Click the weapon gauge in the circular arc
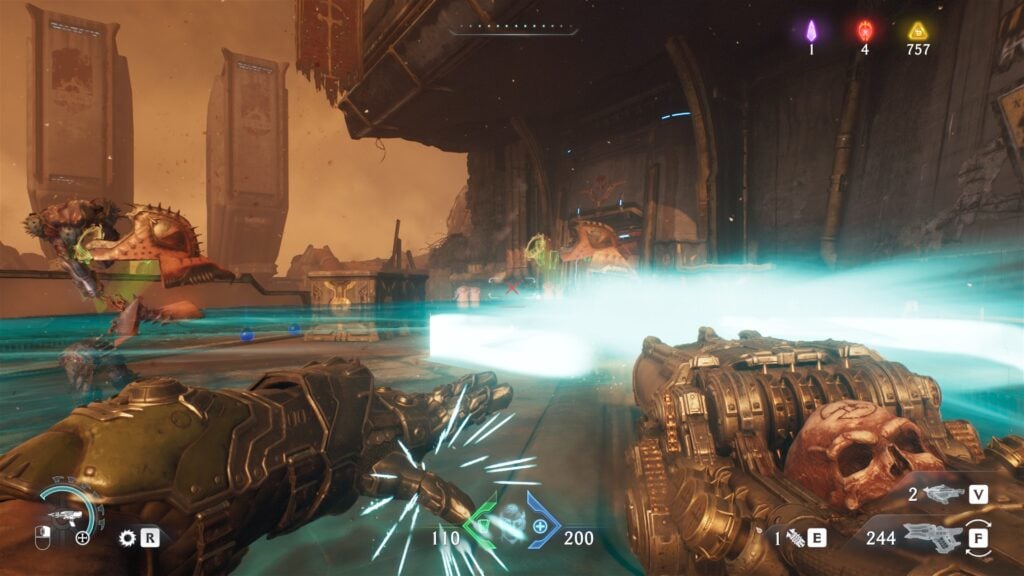This screenshot has height=576, width=1024. click(x=70, y=514)
